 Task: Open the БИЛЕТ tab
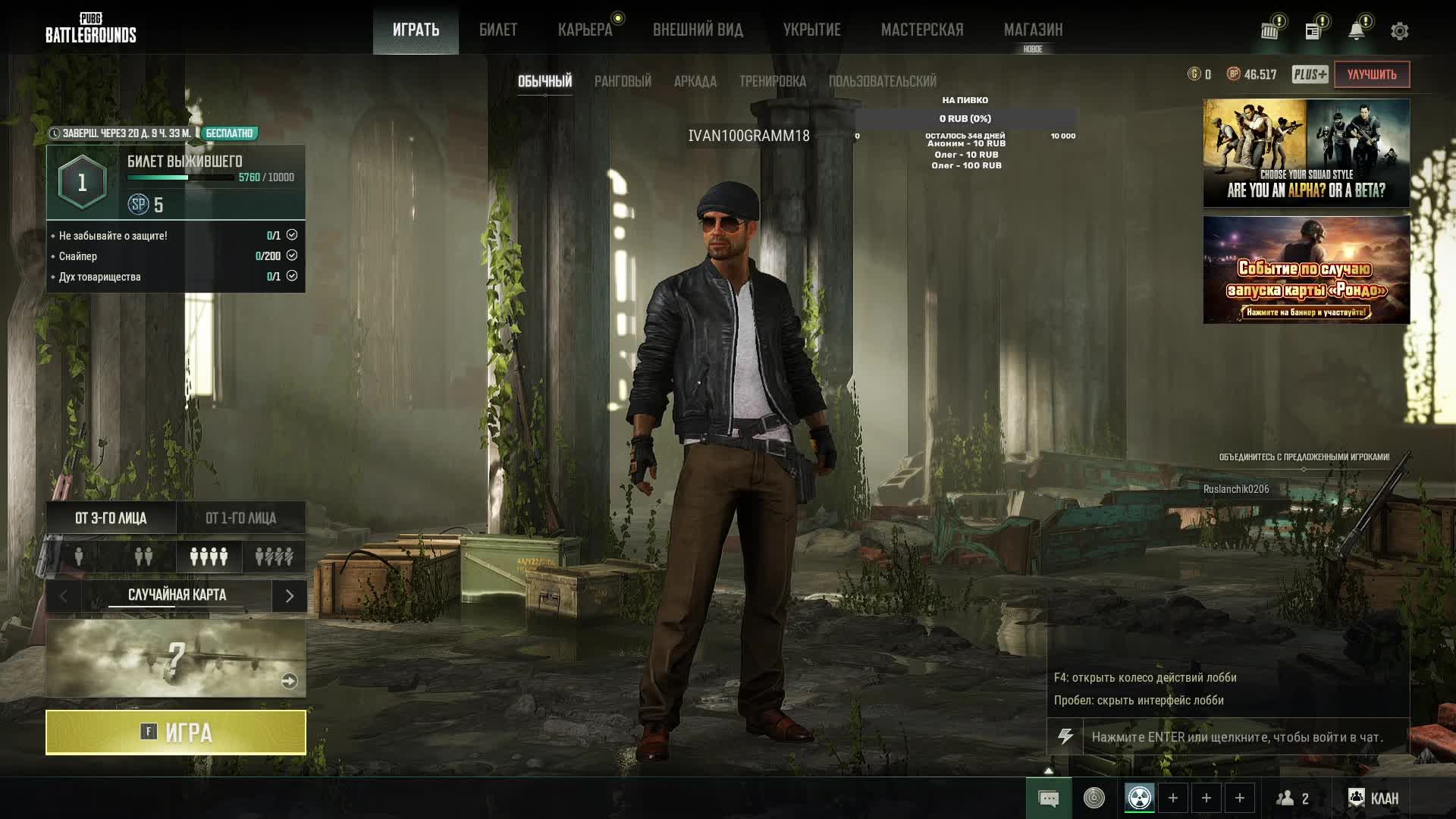498,30
